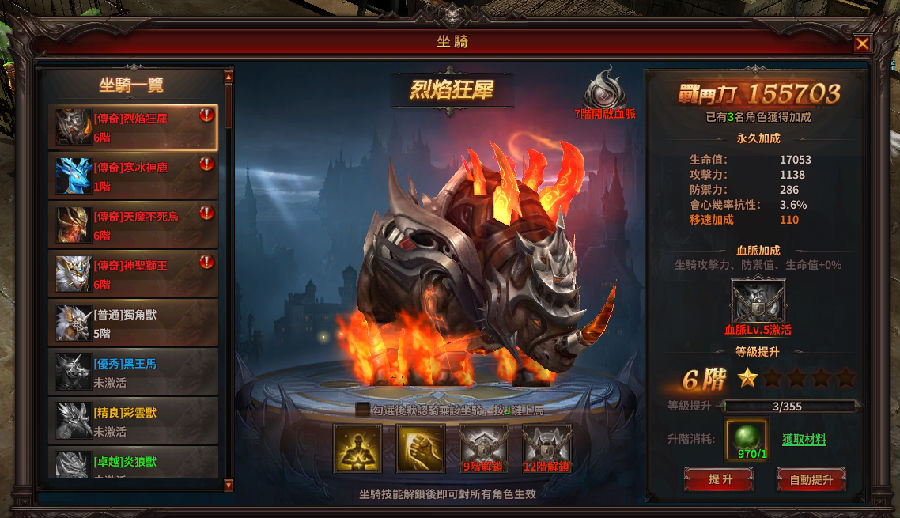Activate the 自動提升 auto-upgrade button

811,479
